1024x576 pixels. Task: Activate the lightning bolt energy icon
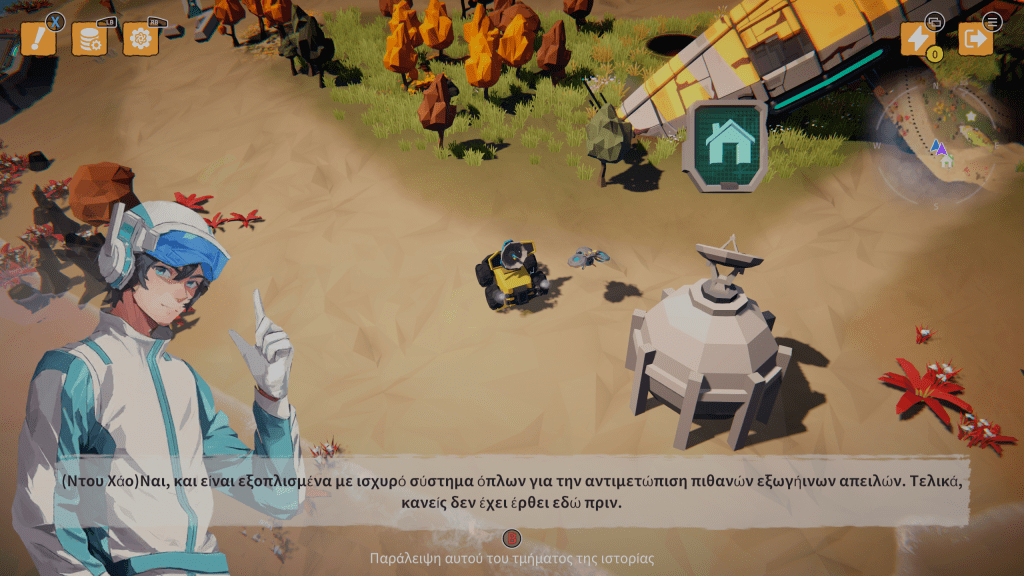pyautogui.click(x=918, y=39)
